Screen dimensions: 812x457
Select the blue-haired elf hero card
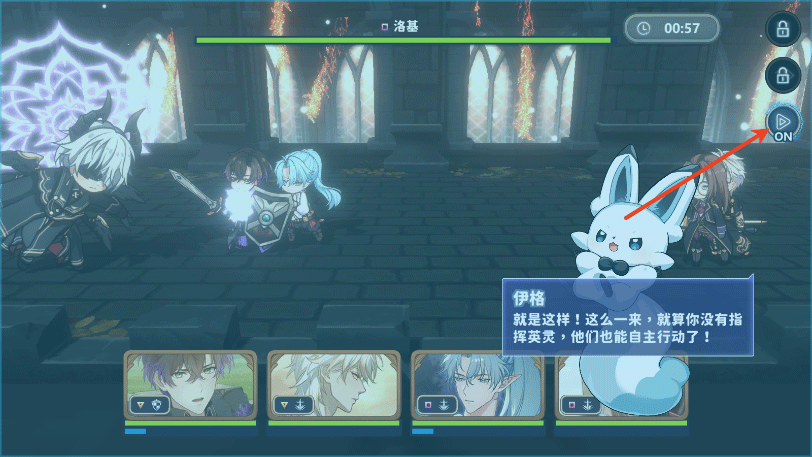(x=477, y=385)
